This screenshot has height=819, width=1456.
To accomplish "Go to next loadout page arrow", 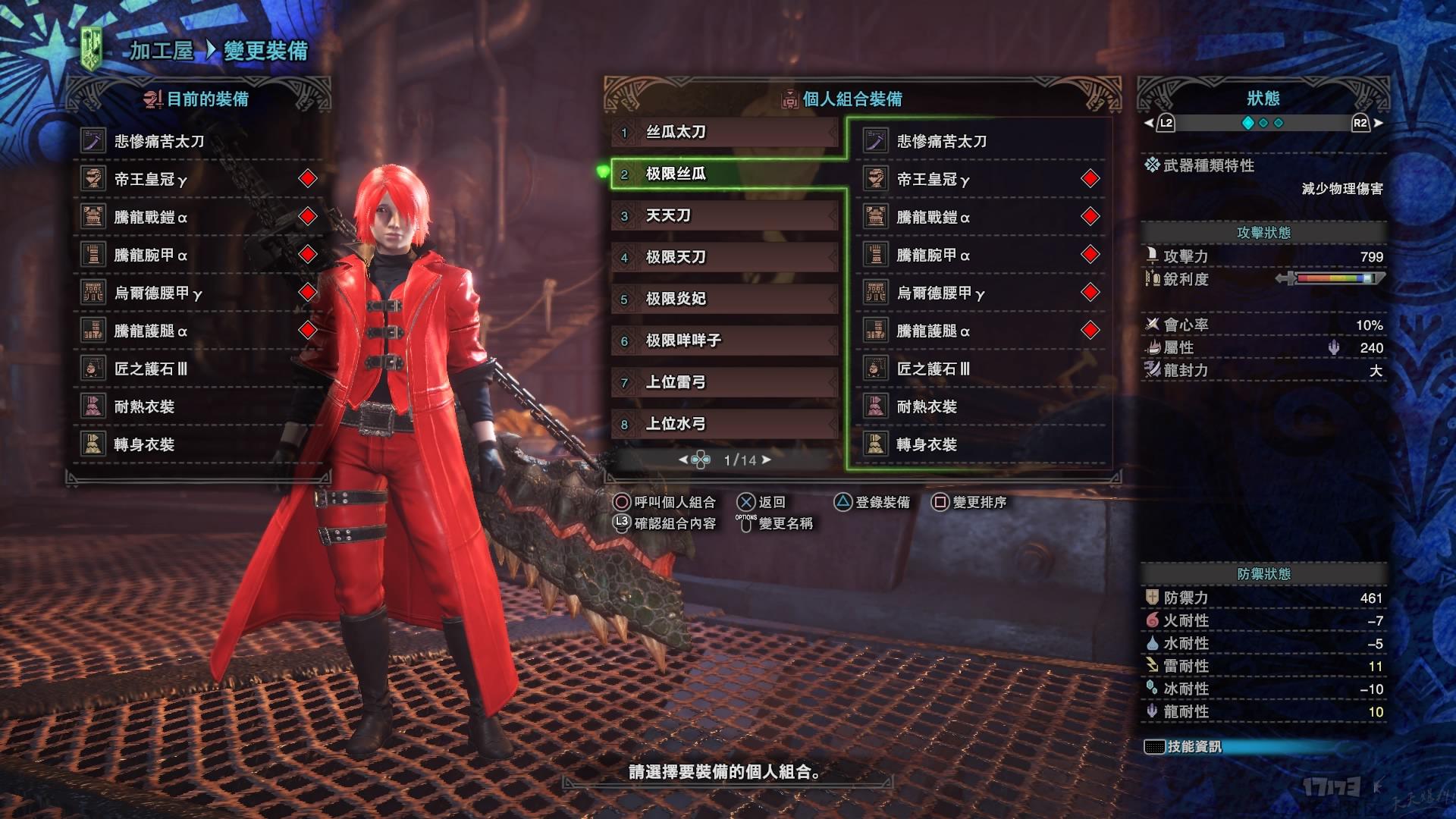I will coord(767,460).
